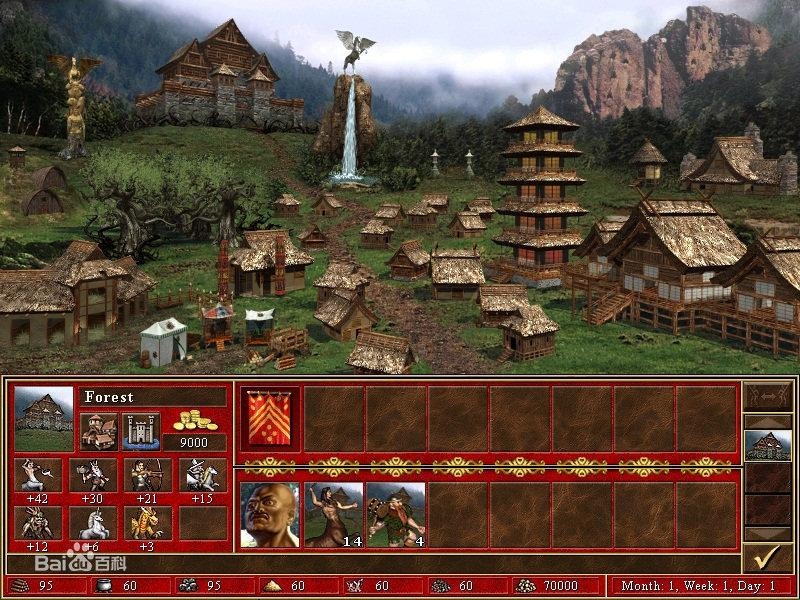
Task: Open the town hall building icon
Action: point(98,430)
